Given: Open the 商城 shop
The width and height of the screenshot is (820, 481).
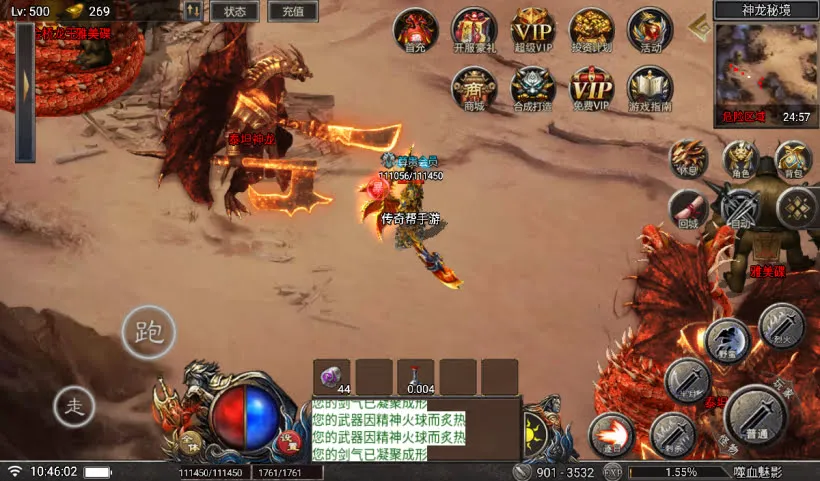Looking at the screenshot, I should 474,89.
